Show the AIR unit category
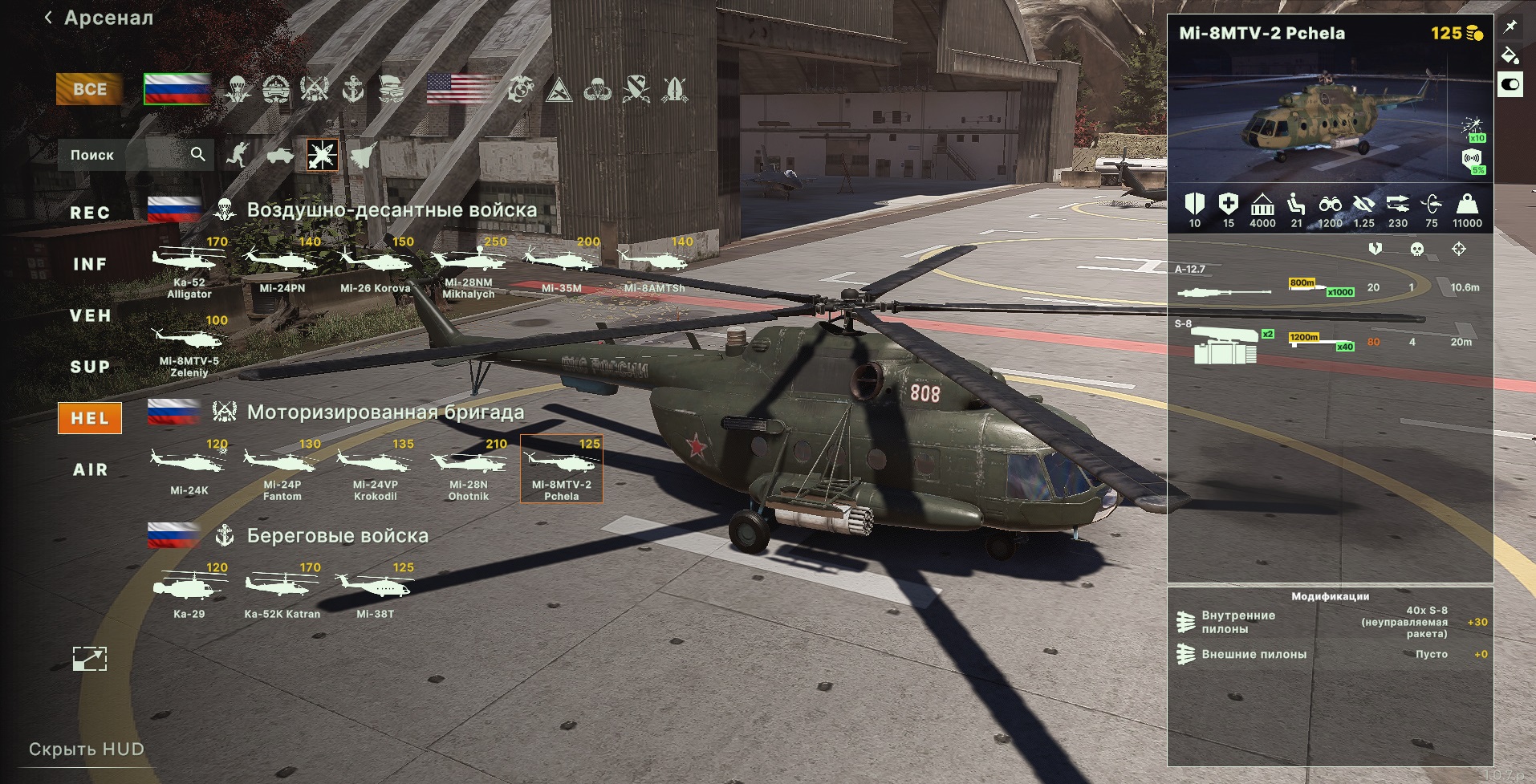The width and height of the screenshot is (1536, 784). 90,469
